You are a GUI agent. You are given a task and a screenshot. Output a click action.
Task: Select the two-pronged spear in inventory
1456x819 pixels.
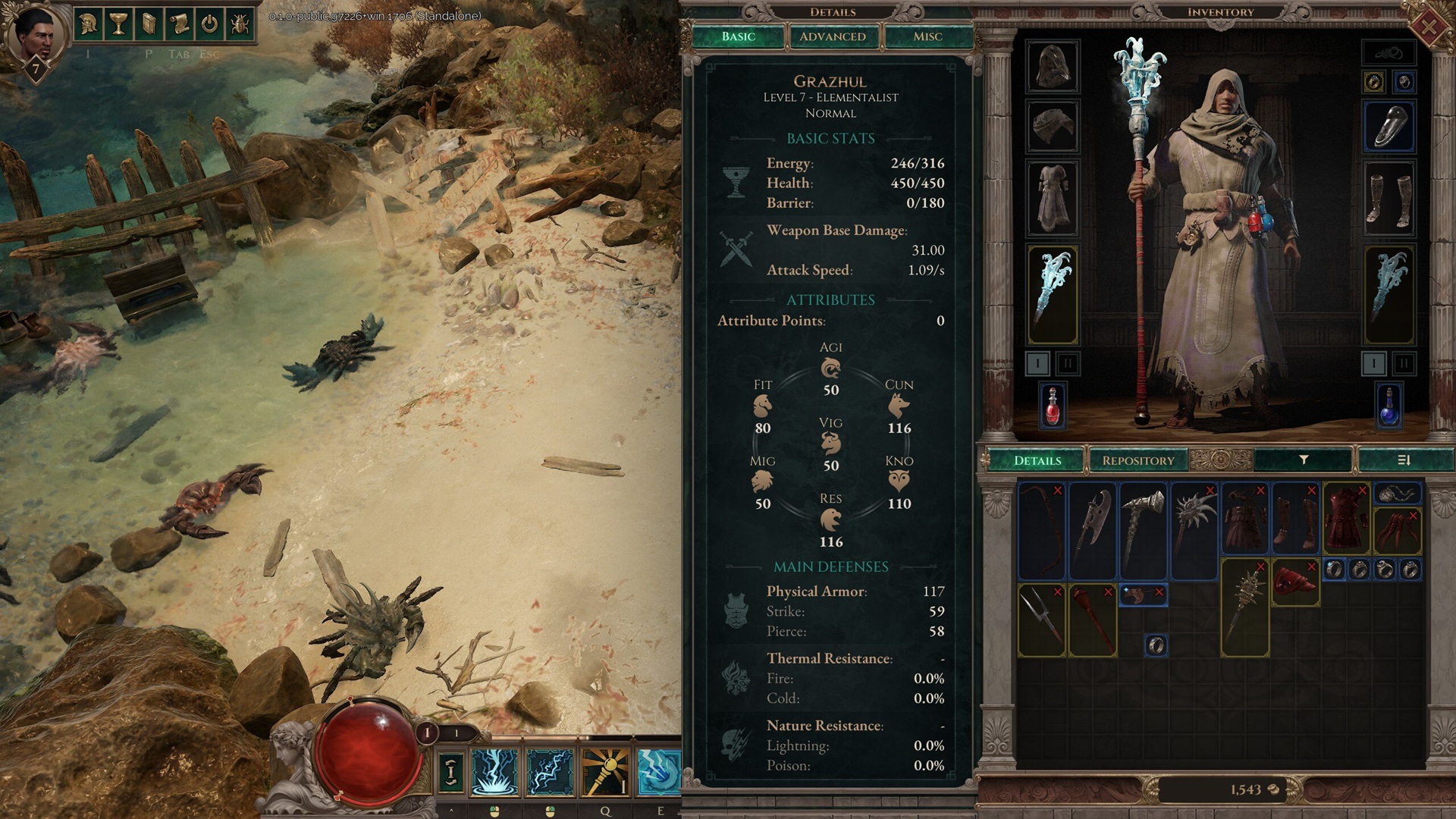[x=1041, y=620]
